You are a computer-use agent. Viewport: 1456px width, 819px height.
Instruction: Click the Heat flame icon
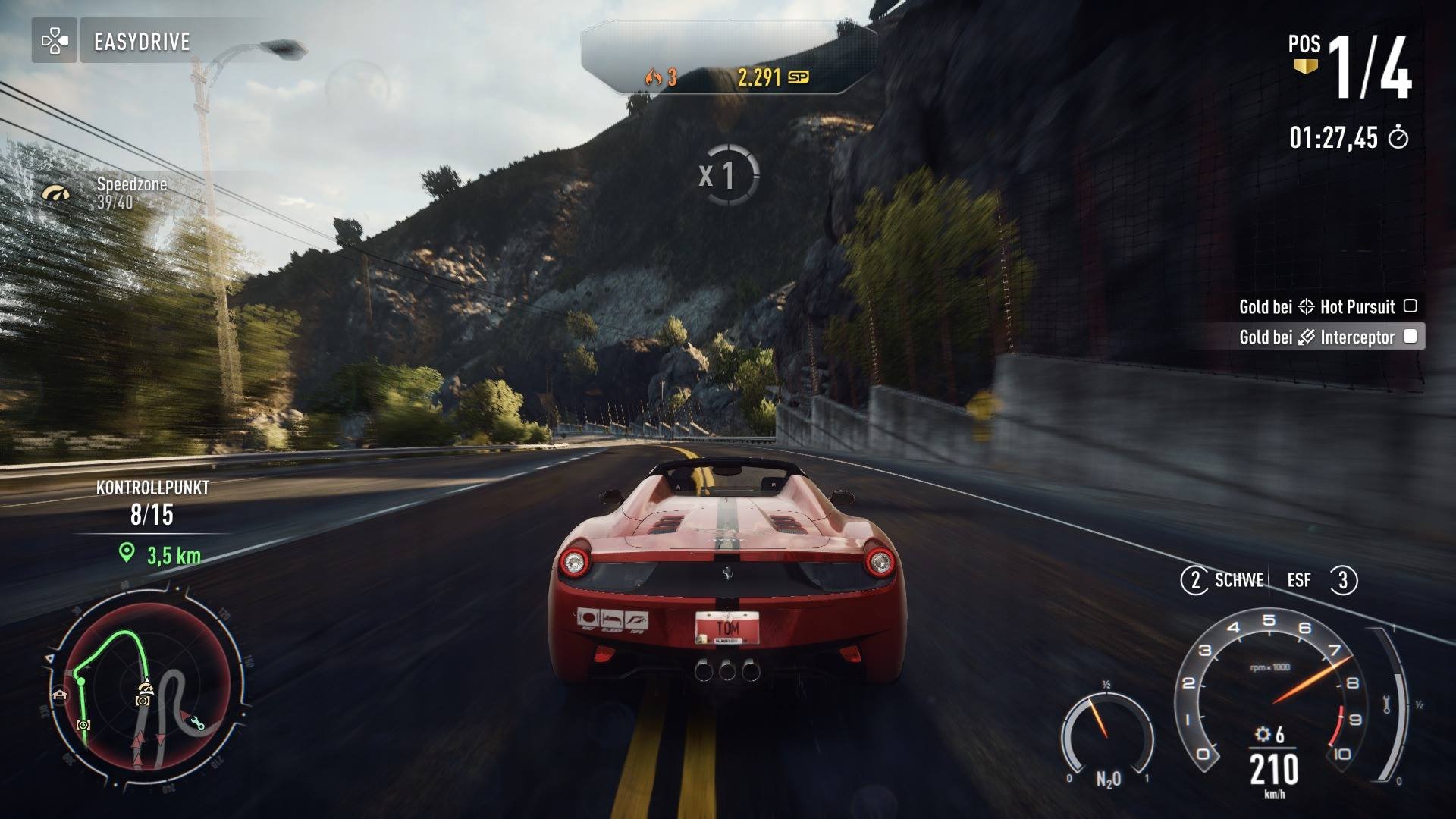[656, 76]
